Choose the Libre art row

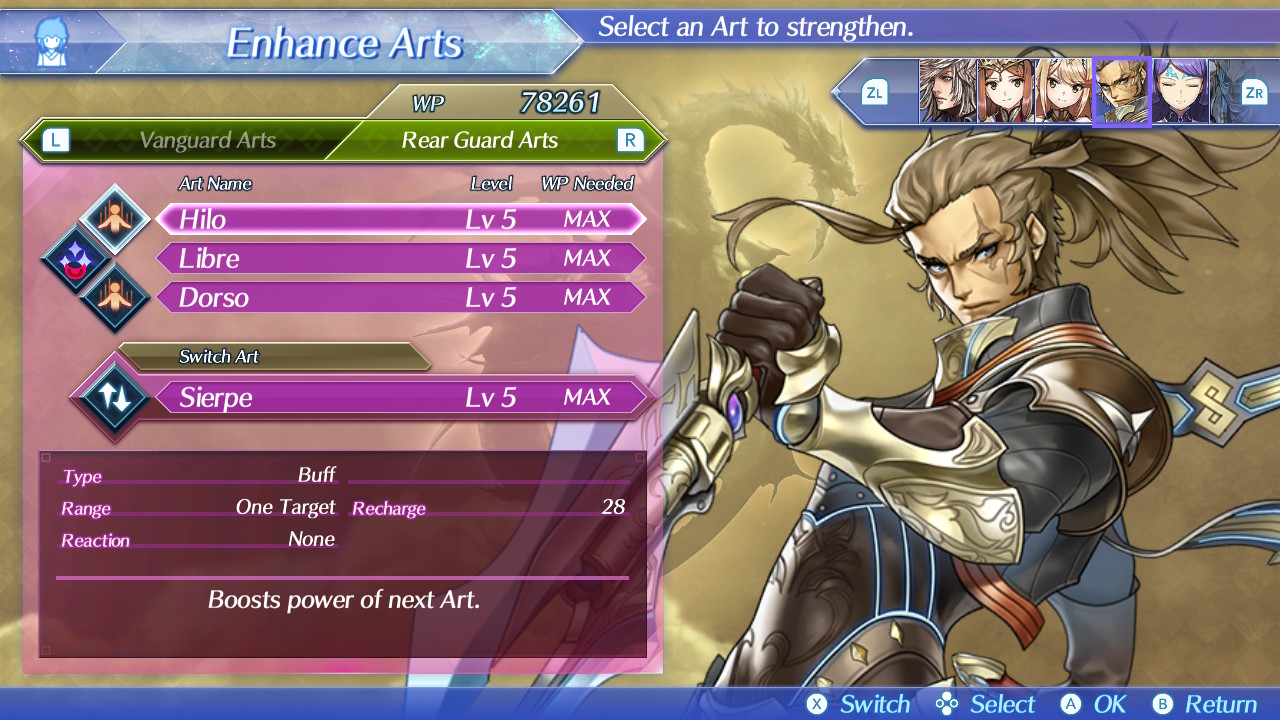point(400,258)
